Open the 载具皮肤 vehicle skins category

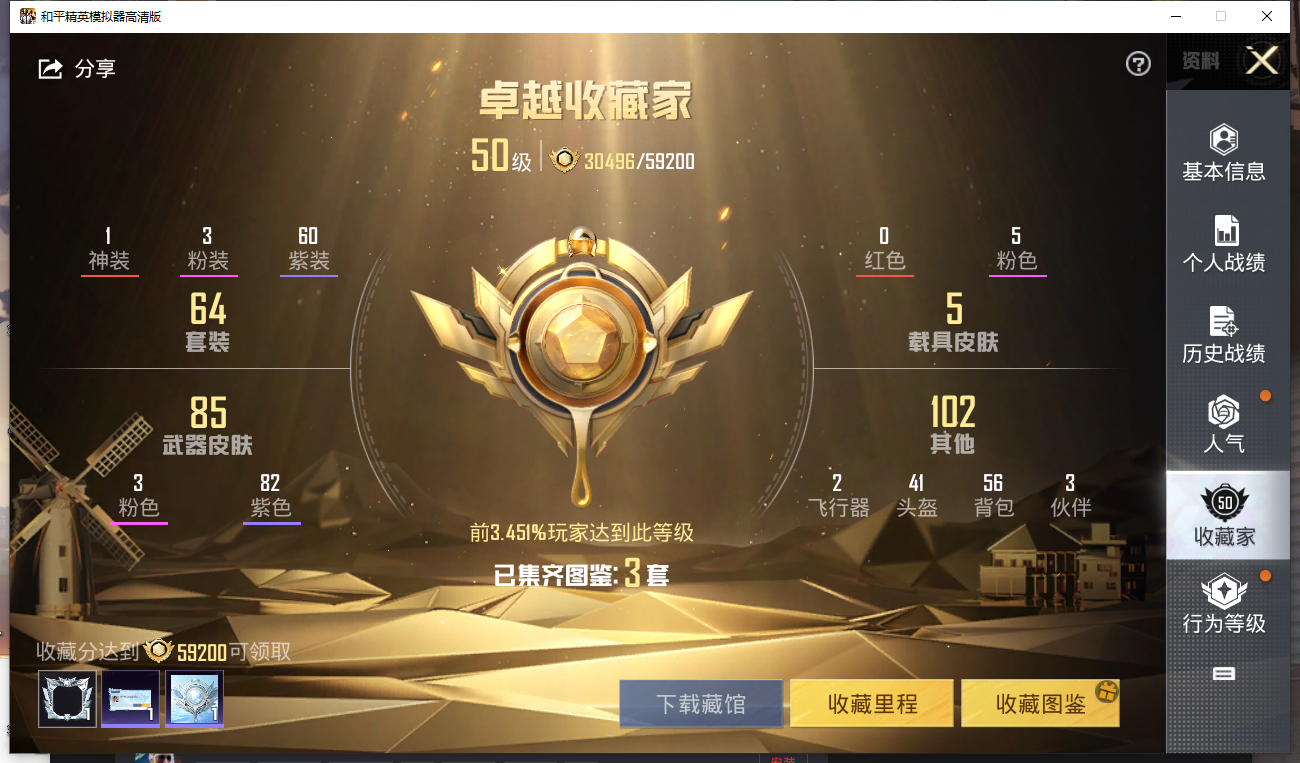953,322
